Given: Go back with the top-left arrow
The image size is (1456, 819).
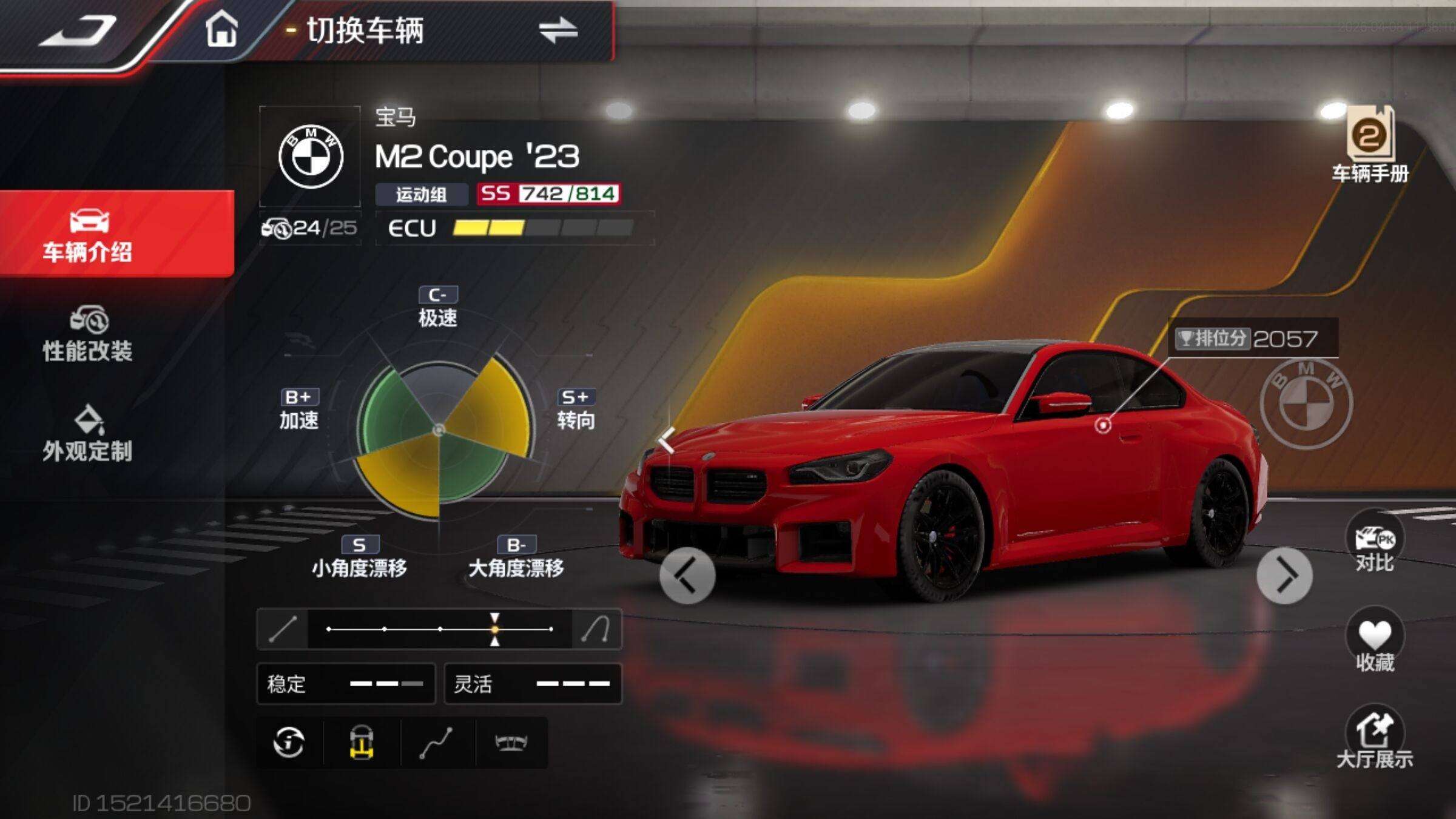Looking at the screenshot, I should 79,30.
